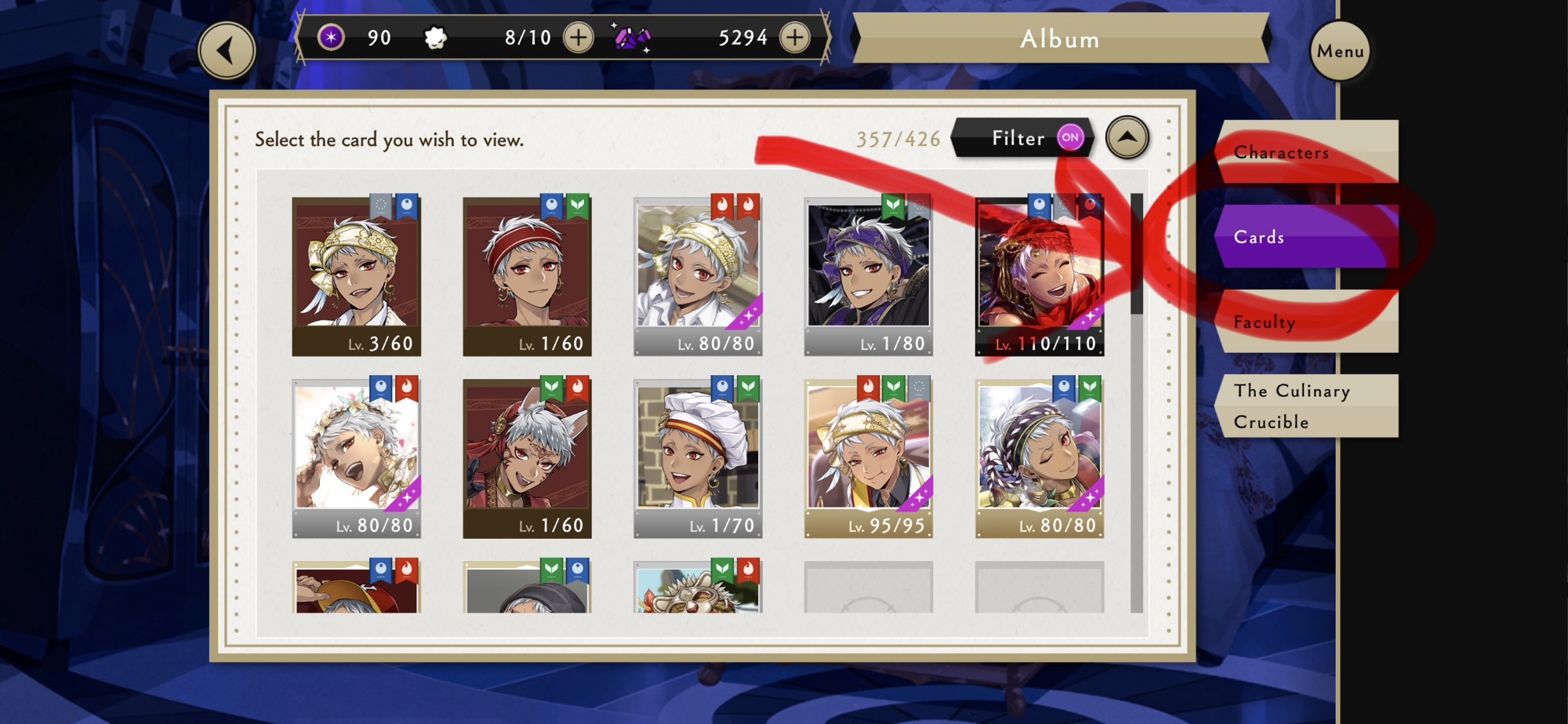The width and height of the screenshot is (1568, 724).
Task: Collapse list with the up-arrow button
Action: point(1127,137)
